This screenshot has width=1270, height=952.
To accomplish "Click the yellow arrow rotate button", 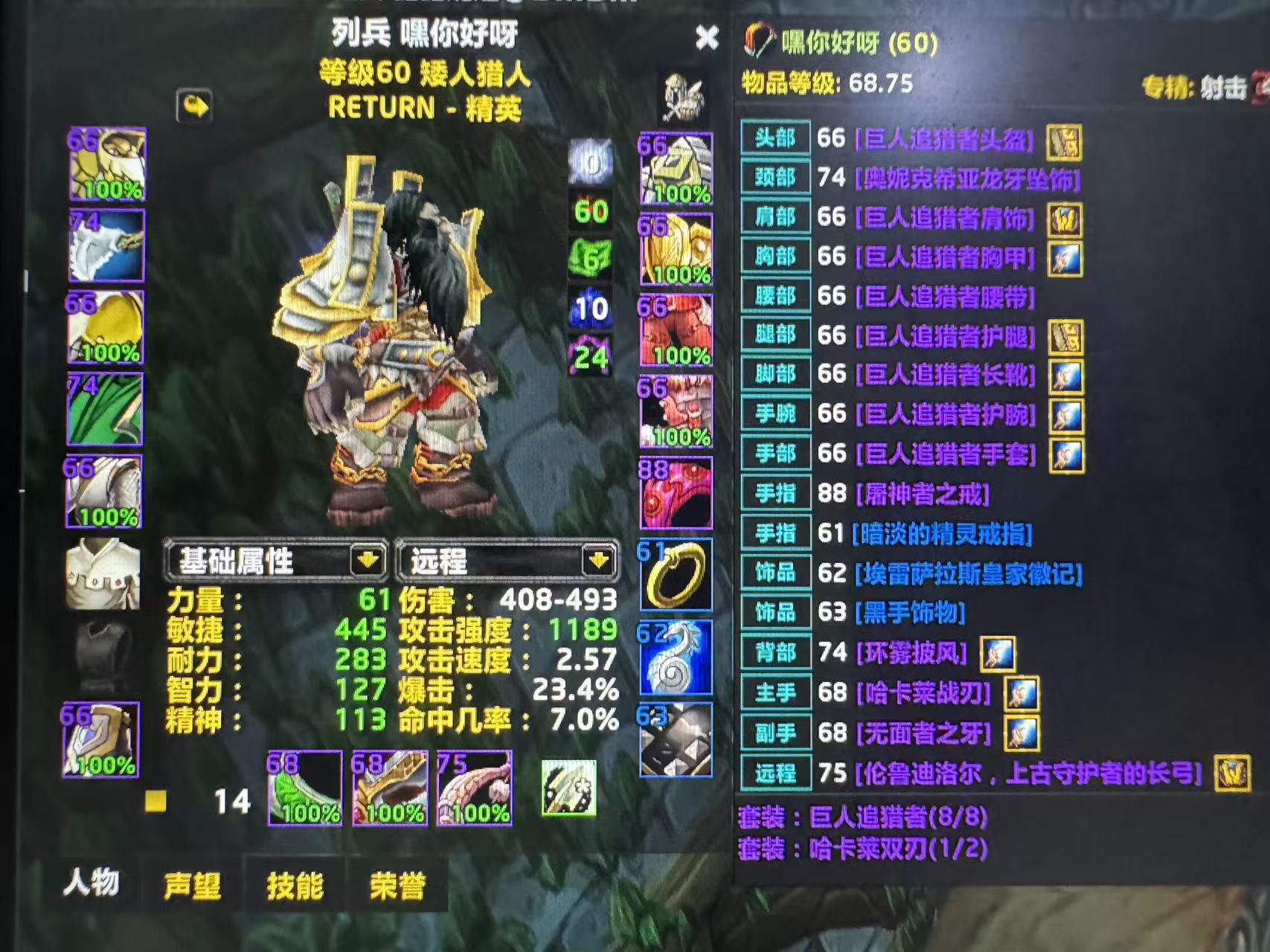I will 194,106.
